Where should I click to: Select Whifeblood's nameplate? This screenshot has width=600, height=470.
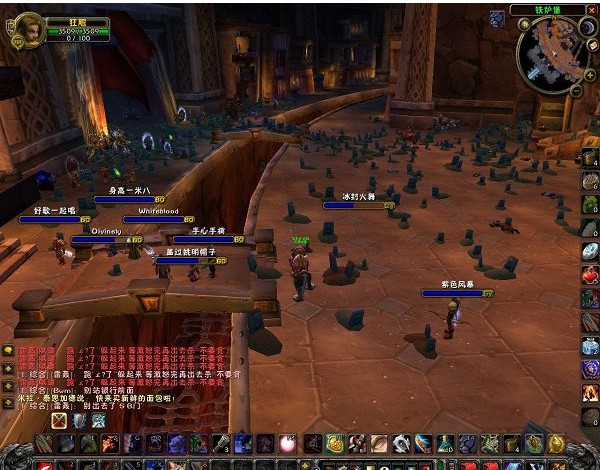(158, 219)
